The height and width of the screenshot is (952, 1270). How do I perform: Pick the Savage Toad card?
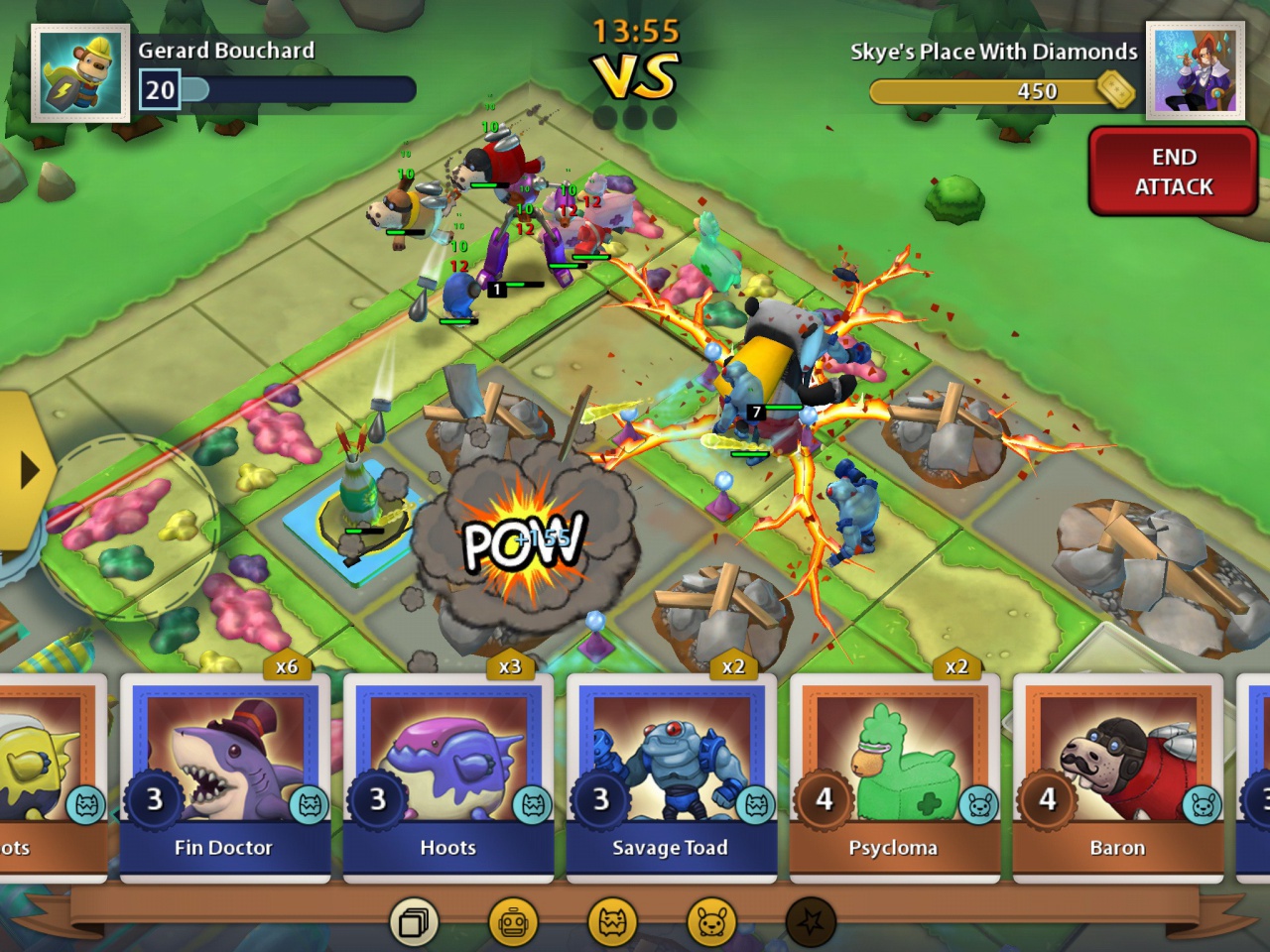coord(672,778)
